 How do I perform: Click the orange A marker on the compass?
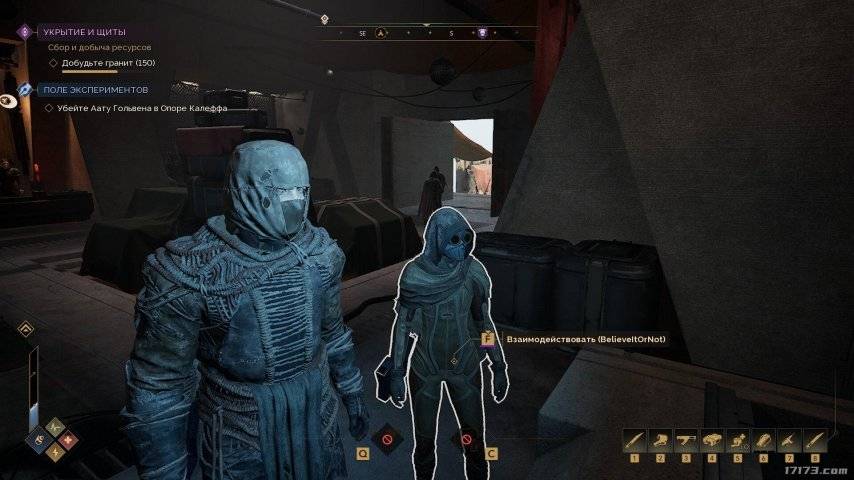click(380, 33)
